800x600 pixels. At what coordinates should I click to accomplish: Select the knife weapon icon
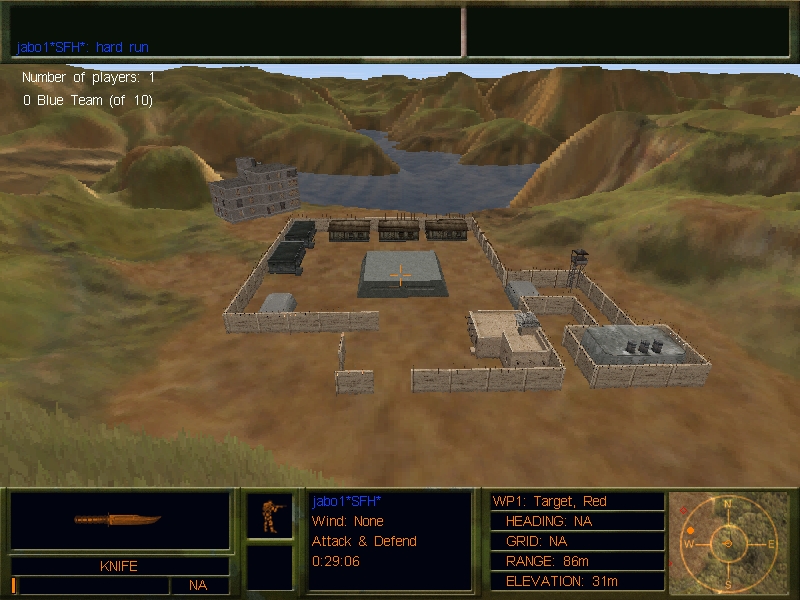pos(118,520)
